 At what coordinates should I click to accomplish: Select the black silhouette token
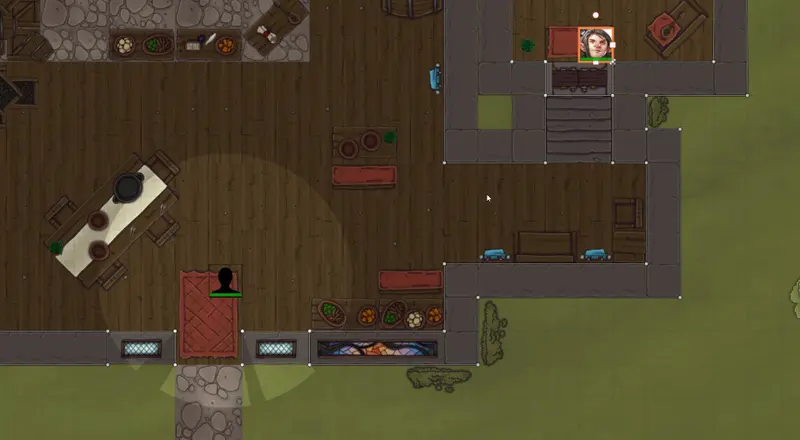point(225,280)
